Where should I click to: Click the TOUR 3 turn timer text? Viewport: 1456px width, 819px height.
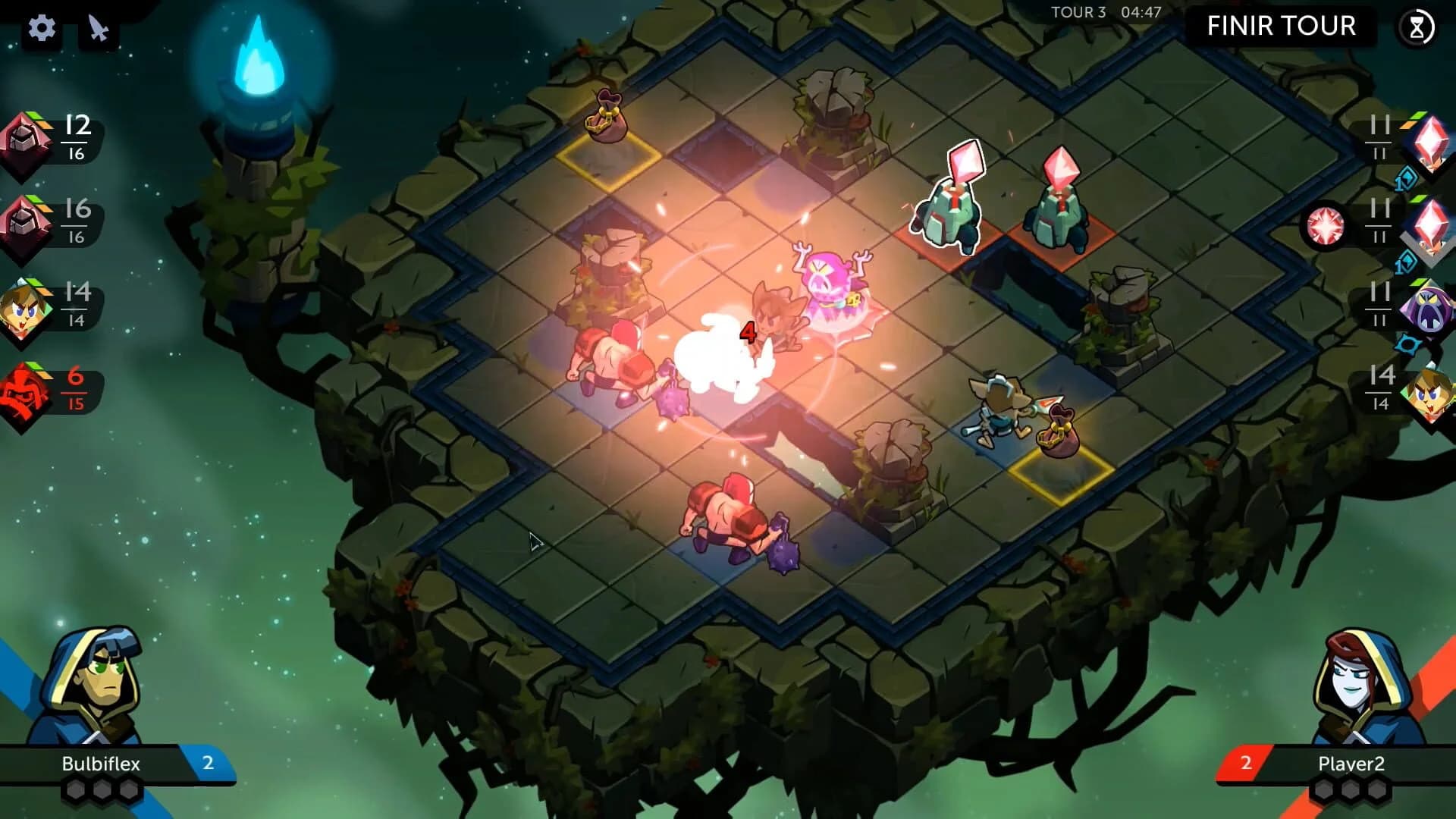pos(1077,12)
